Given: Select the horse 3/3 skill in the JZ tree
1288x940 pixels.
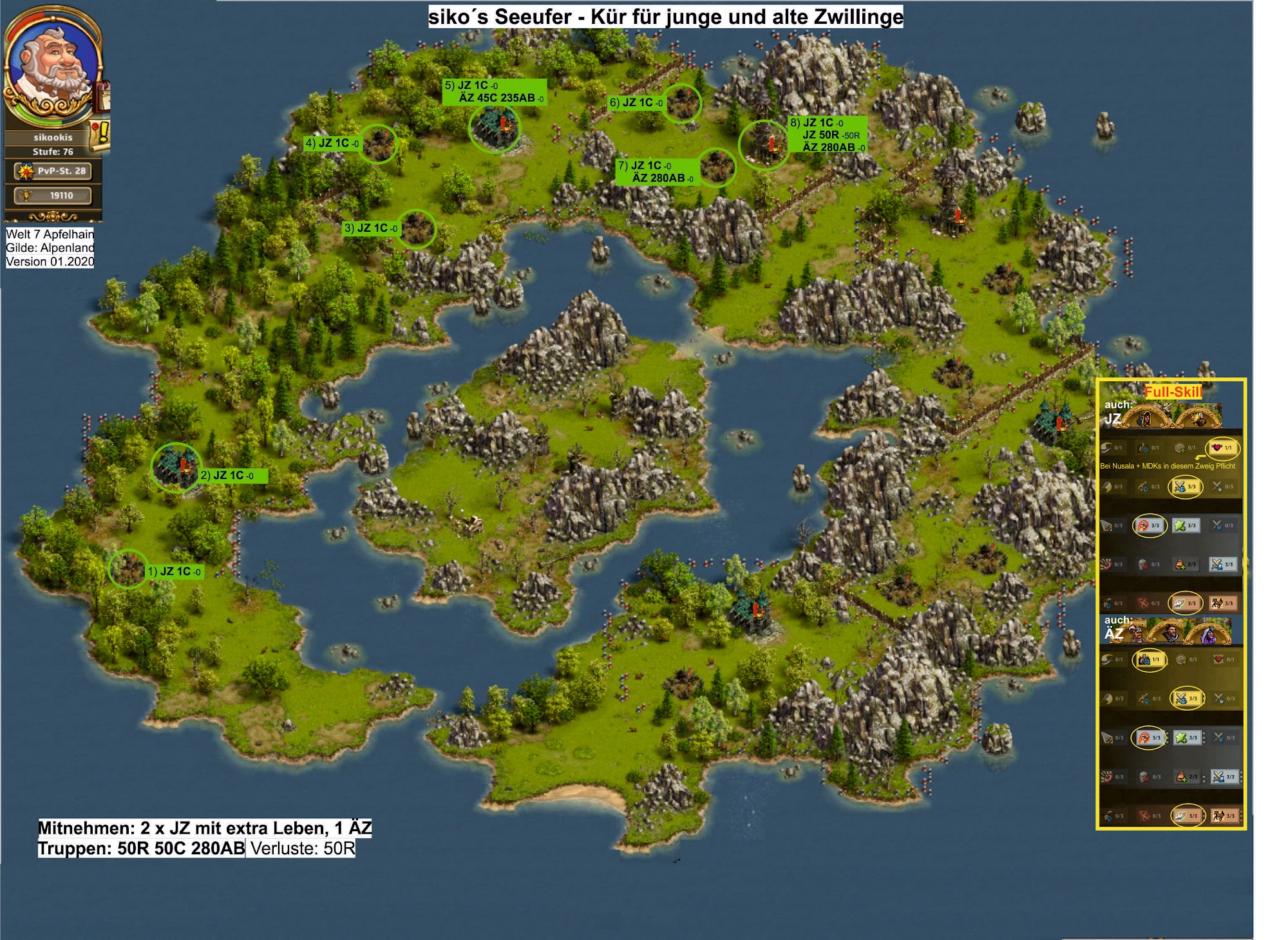Looking at the screenshot, I should 1222,603.
